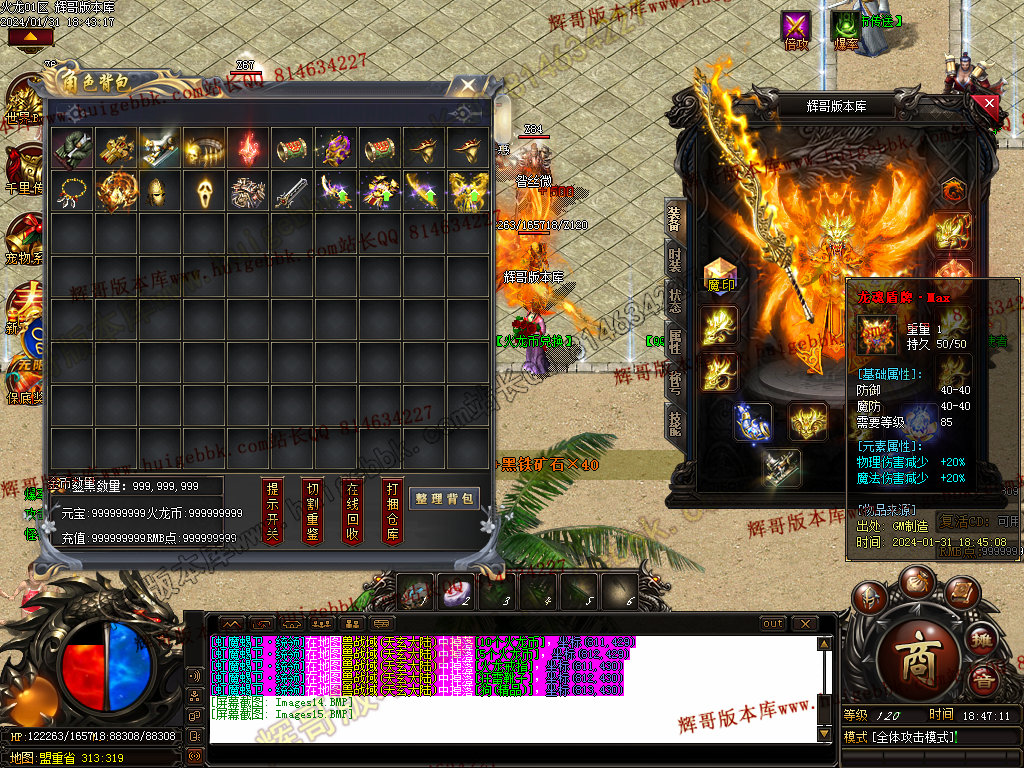Click the 打捆仓库 warehouse button
Screen dimensions: 1024x768
click(392, 509)
